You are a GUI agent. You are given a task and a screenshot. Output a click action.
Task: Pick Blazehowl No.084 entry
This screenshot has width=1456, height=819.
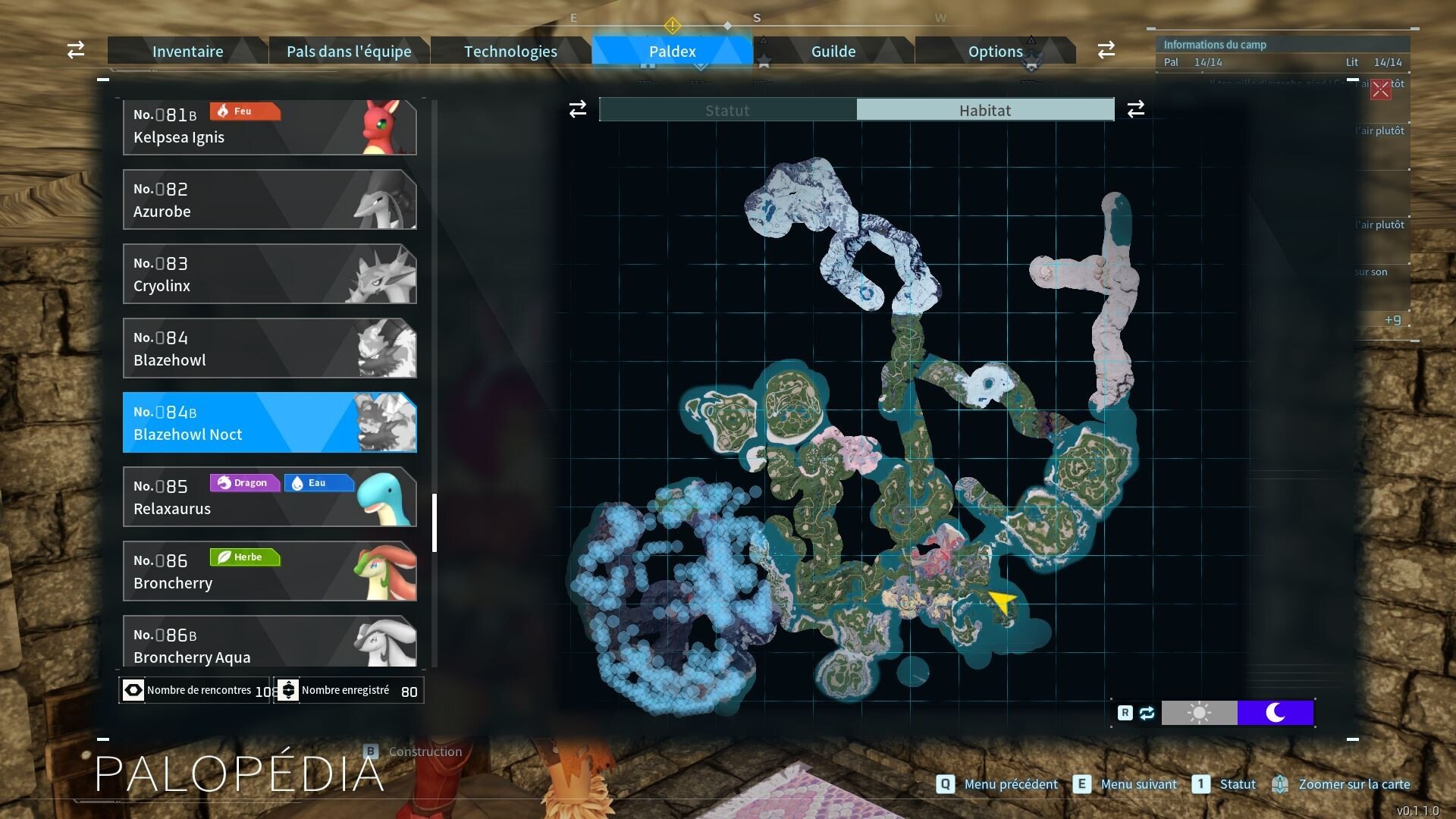(269, 348)
